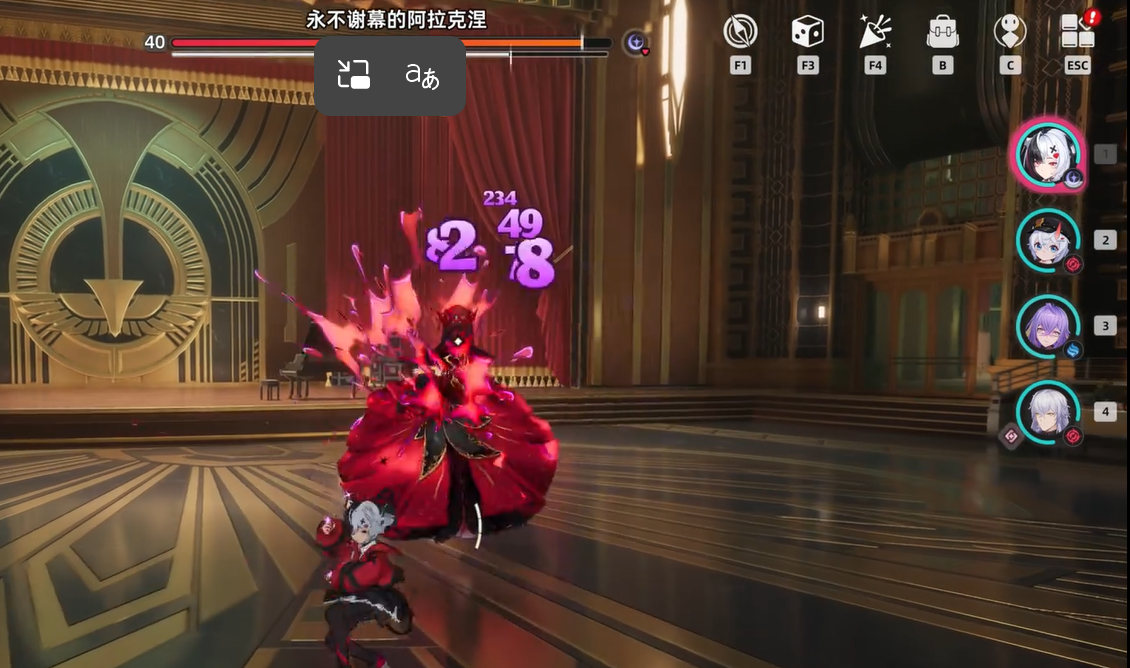Open the character screen icon
The height and width of the screenshot is (668, 1130).
[1009, 32]
